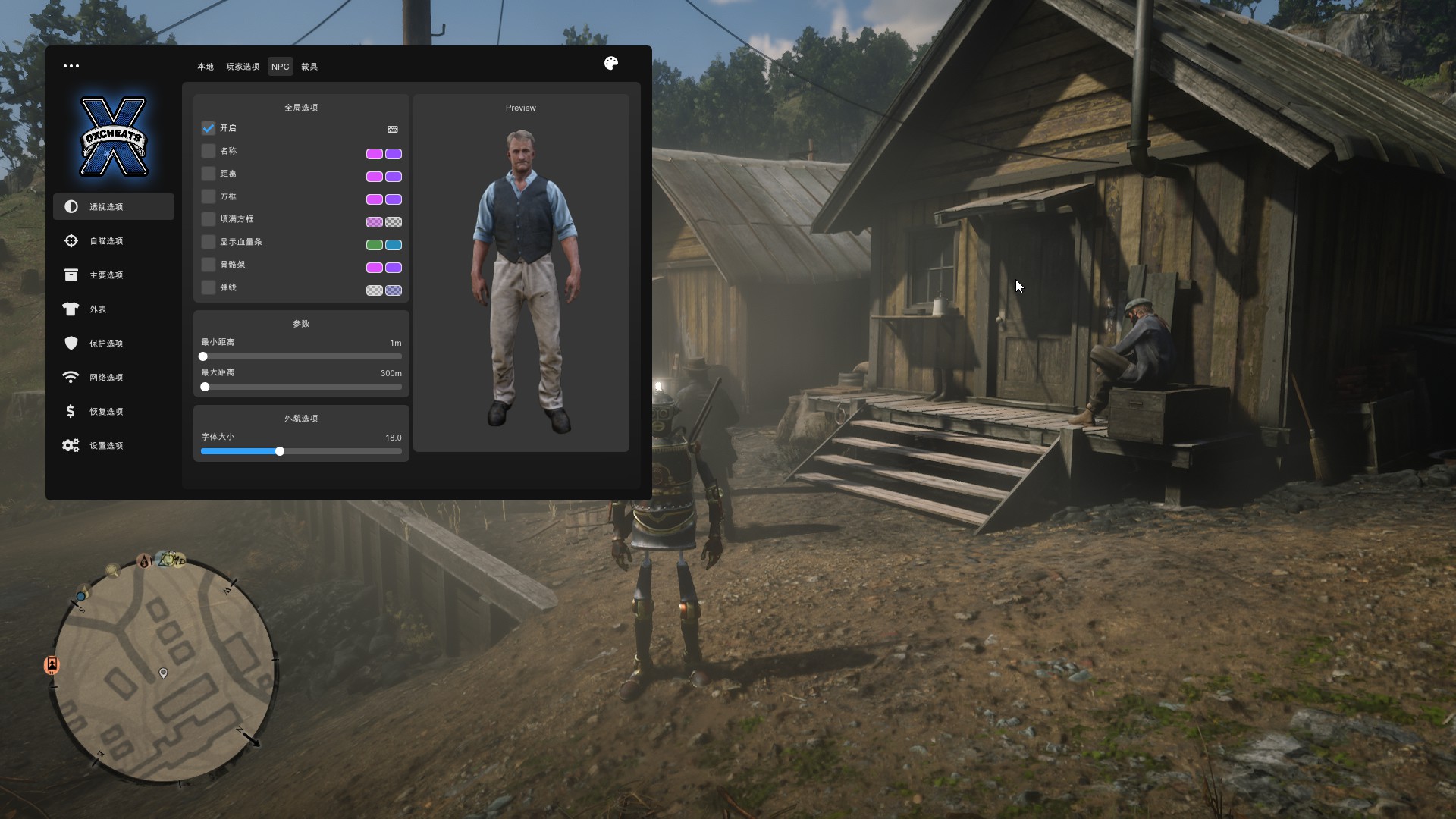
Task: Open the 玩家选项 tab
Action: tap(243, 67)
